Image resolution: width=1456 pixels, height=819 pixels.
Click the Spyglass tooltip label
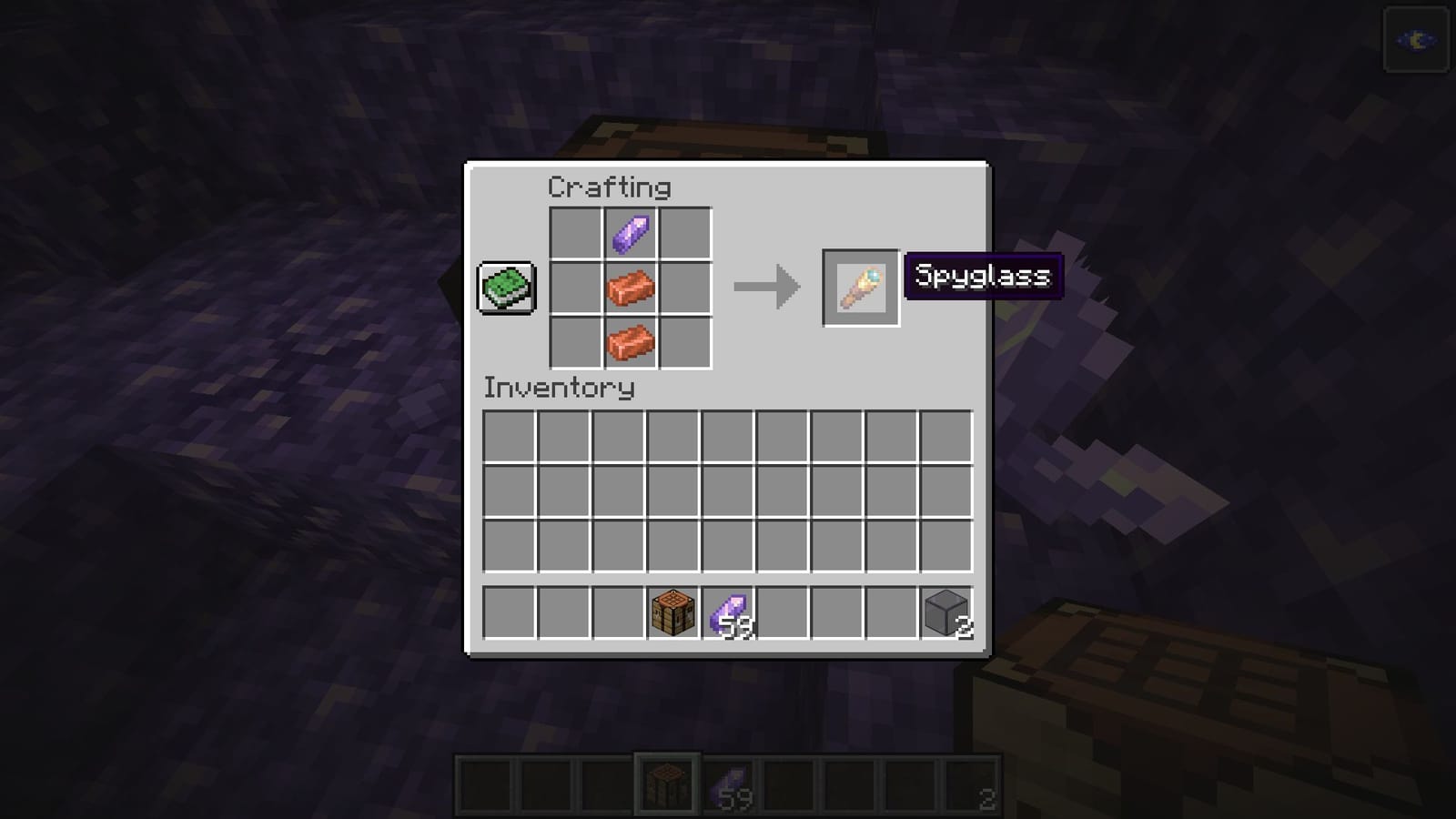[x=983, y=276]
